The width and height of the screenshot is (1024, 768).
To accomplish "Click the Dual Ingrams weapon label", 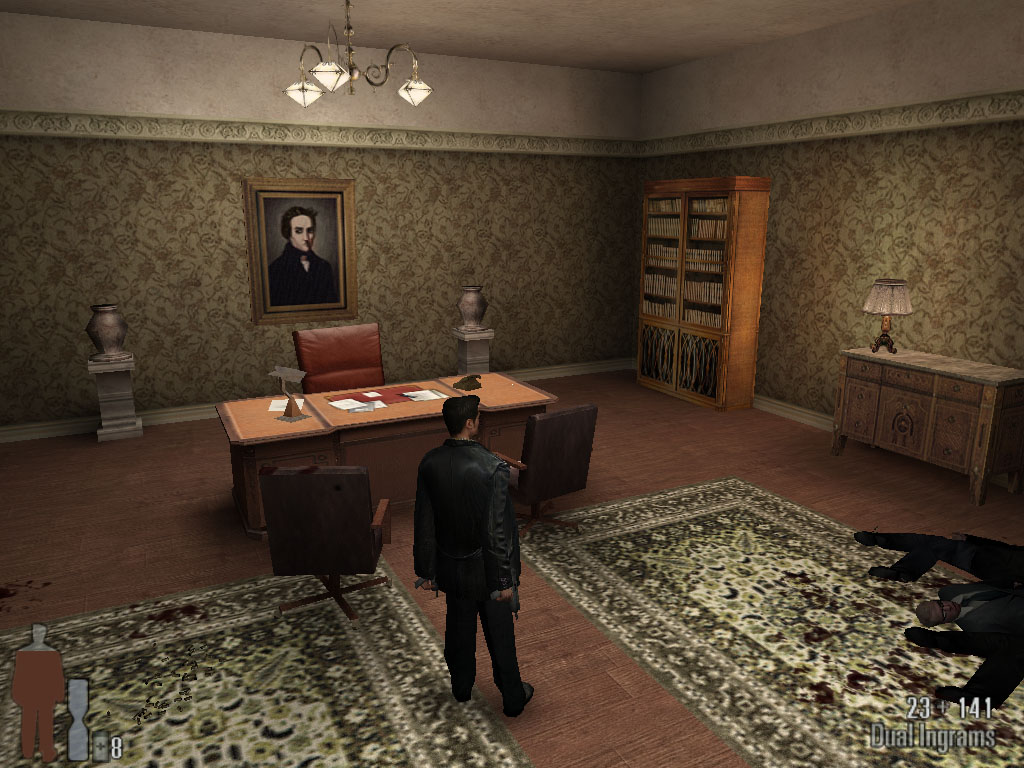I will (x=932, y=738).
